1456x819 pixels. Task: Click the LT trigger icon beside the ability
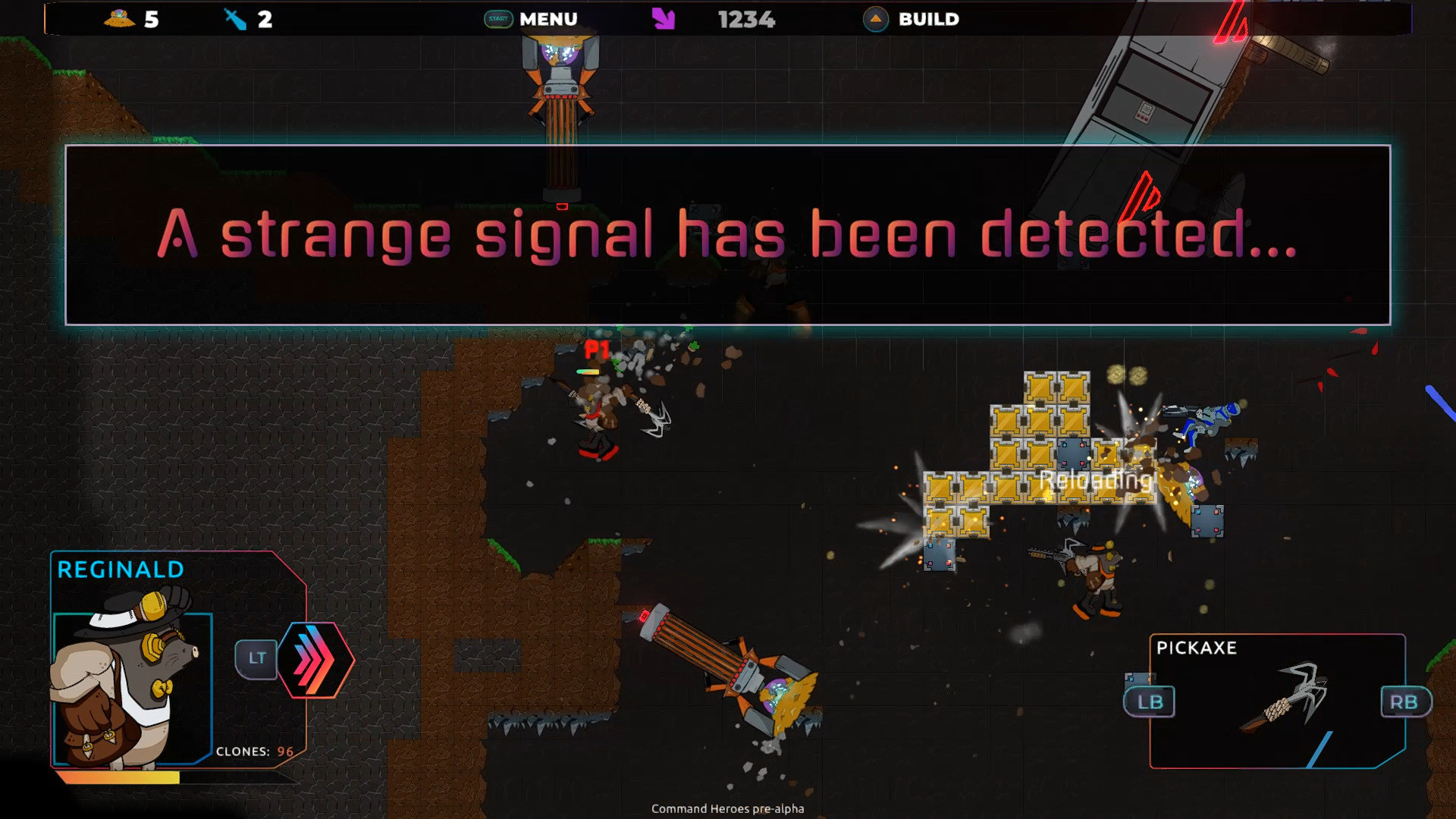(256, 659)
